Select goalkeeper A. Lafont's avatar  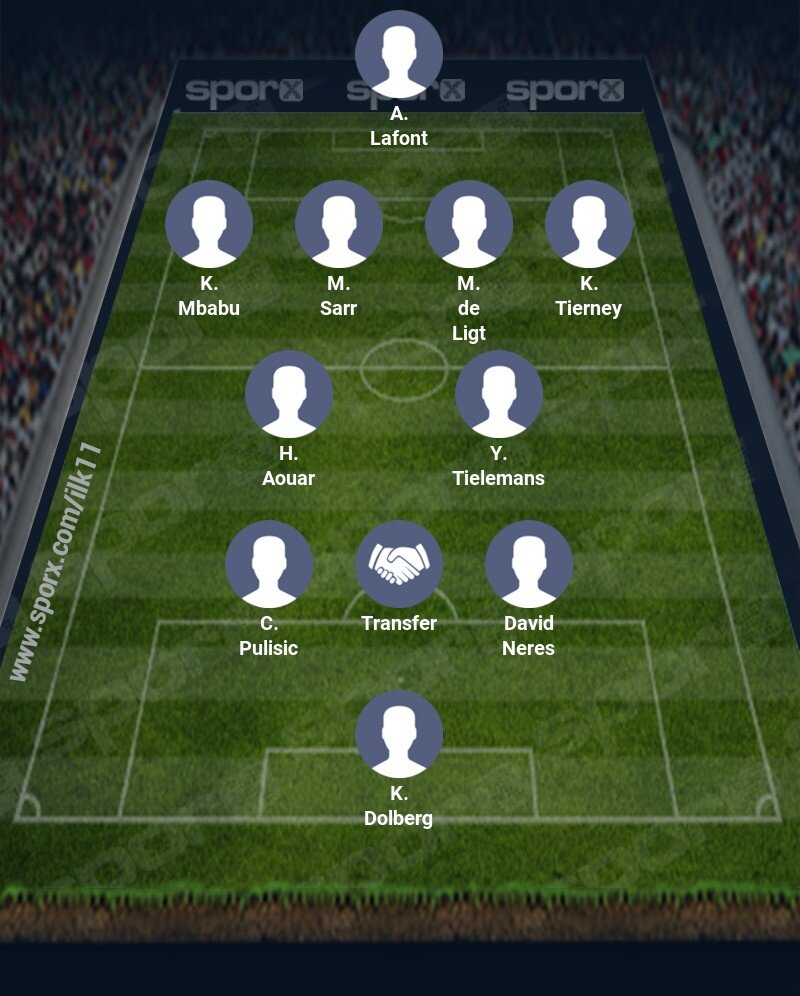click(x=399, y=54)
